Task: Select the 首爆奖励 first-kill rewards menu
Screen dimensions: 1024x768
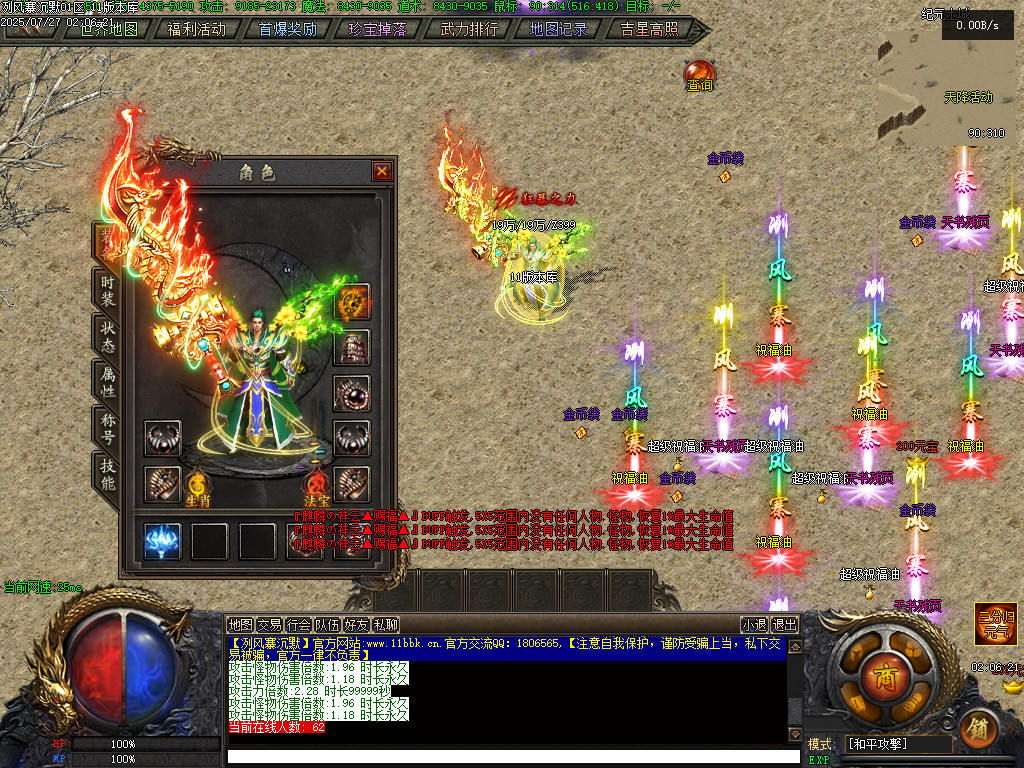Action: 287,29
